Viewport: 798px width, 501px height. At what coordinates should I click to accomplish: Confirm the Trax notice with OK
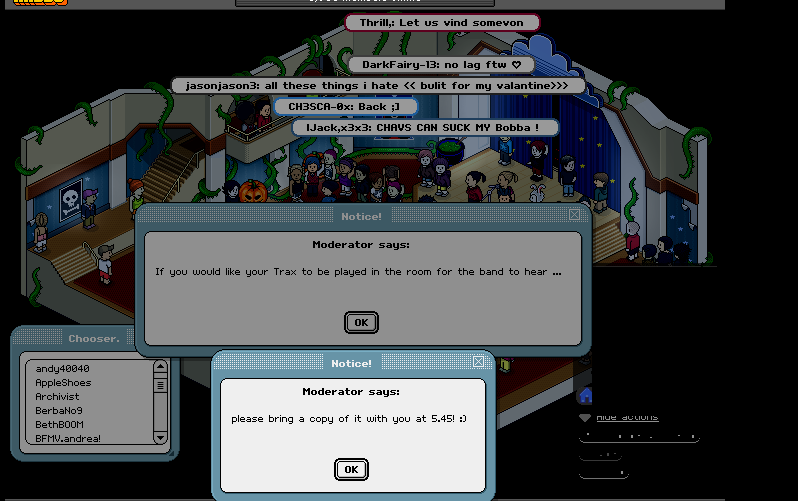pyautogui.click(x=361, y=322)
